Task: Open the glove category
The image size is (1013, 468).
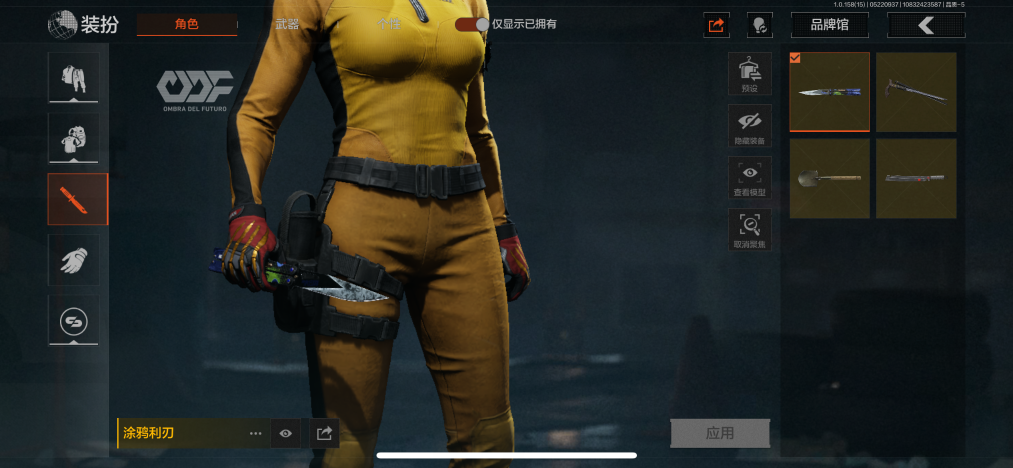Action: [73, 260]
